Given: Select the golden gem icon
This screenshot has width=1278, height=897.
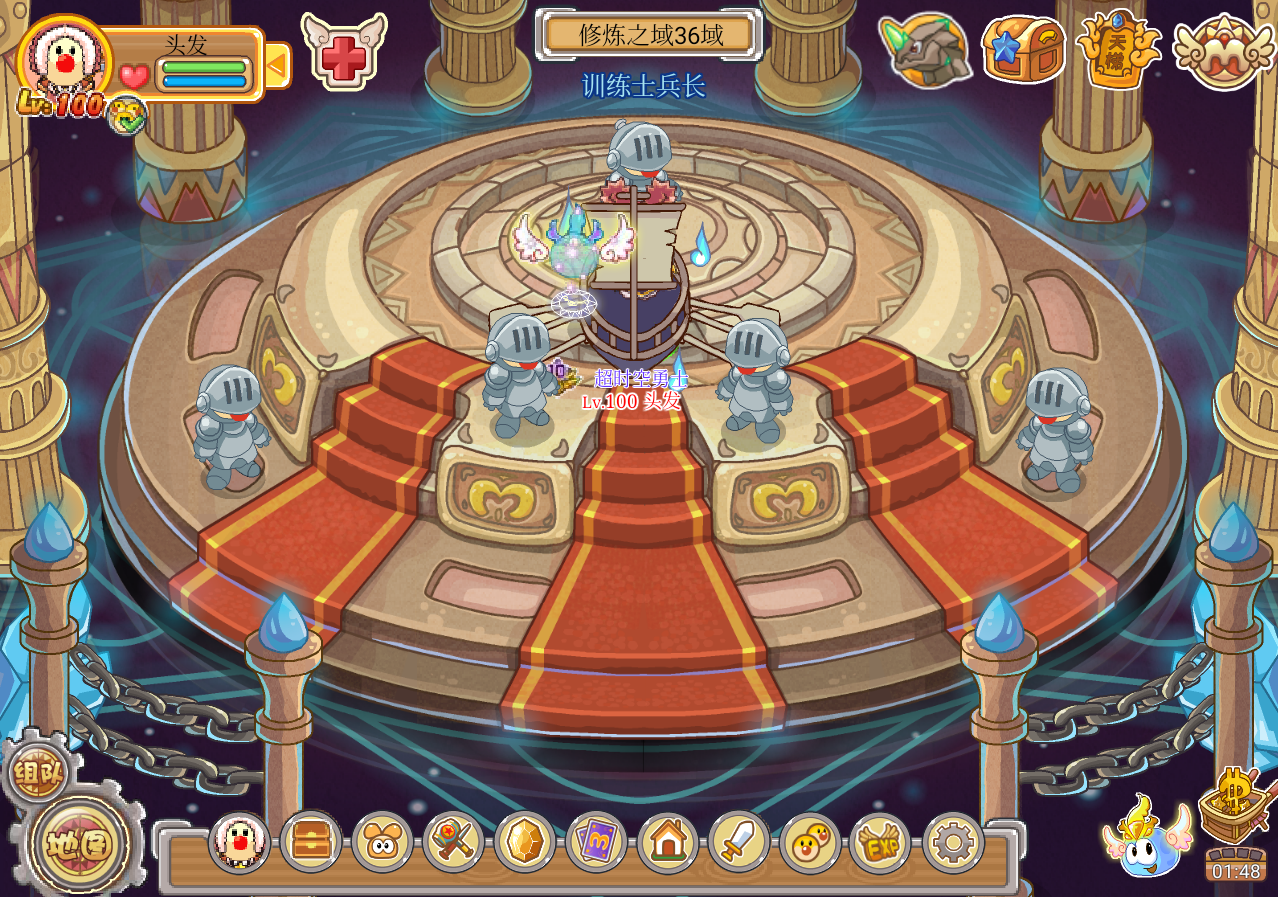Looking at the screenshot, I should point(525,843).
